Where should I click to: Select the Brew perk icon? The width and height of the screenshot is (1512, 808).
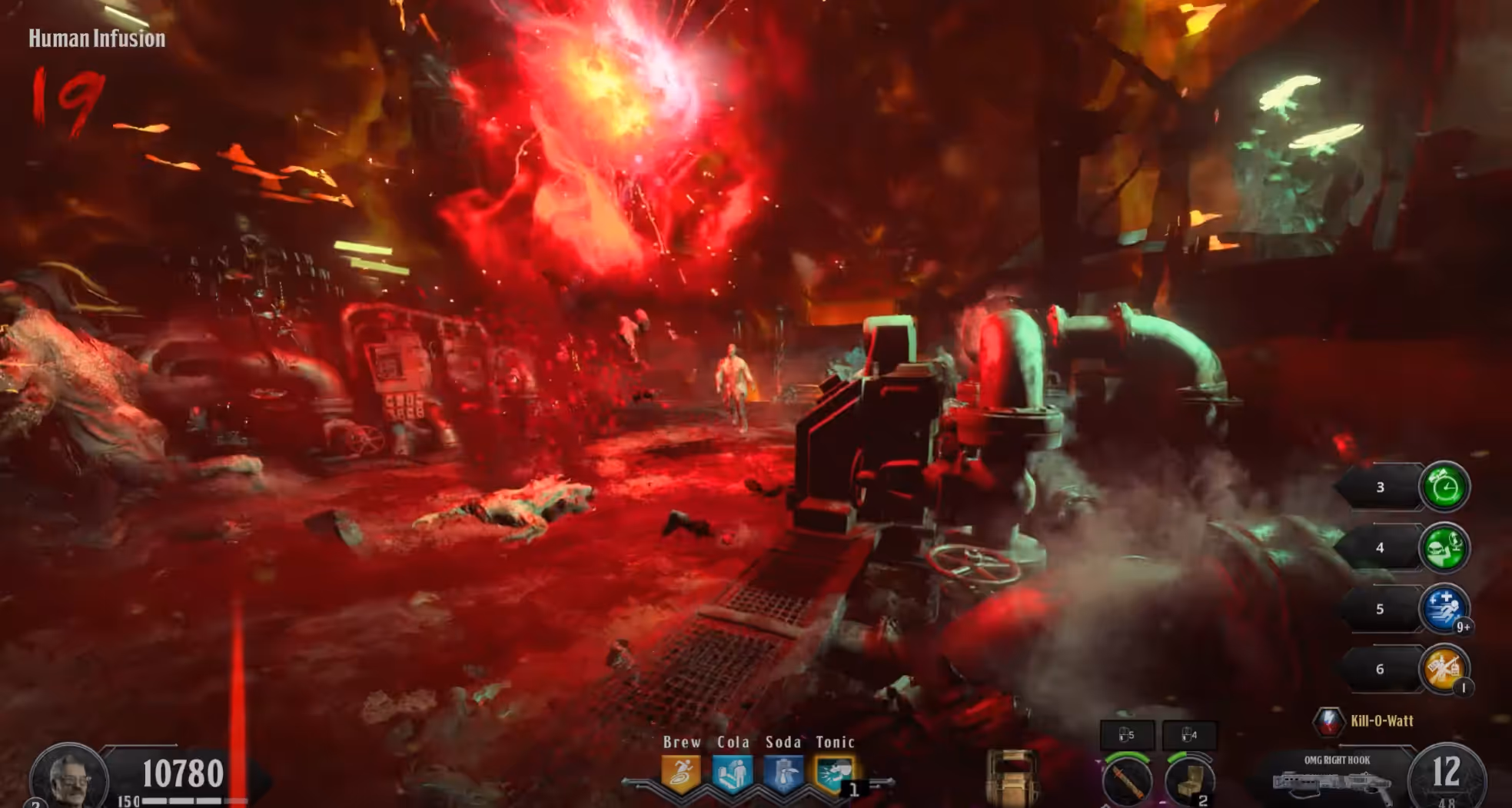coord(681,773)
